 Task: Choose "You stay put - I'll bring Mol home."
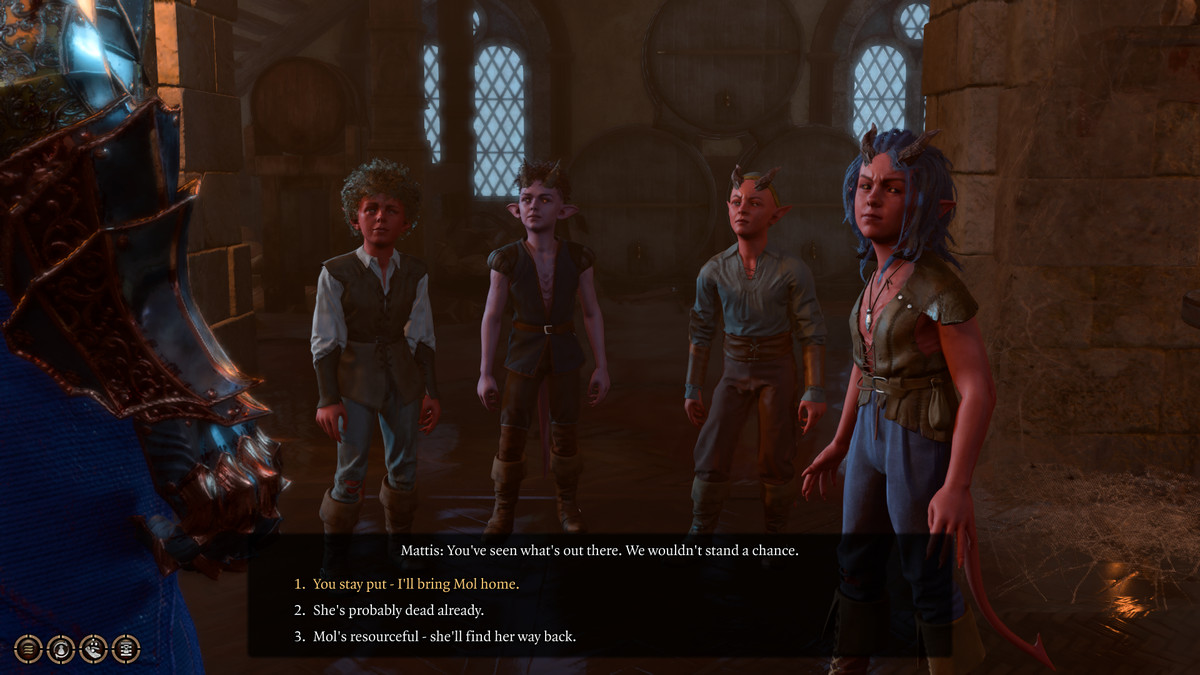pyautogui.click(x=416, y=584)
